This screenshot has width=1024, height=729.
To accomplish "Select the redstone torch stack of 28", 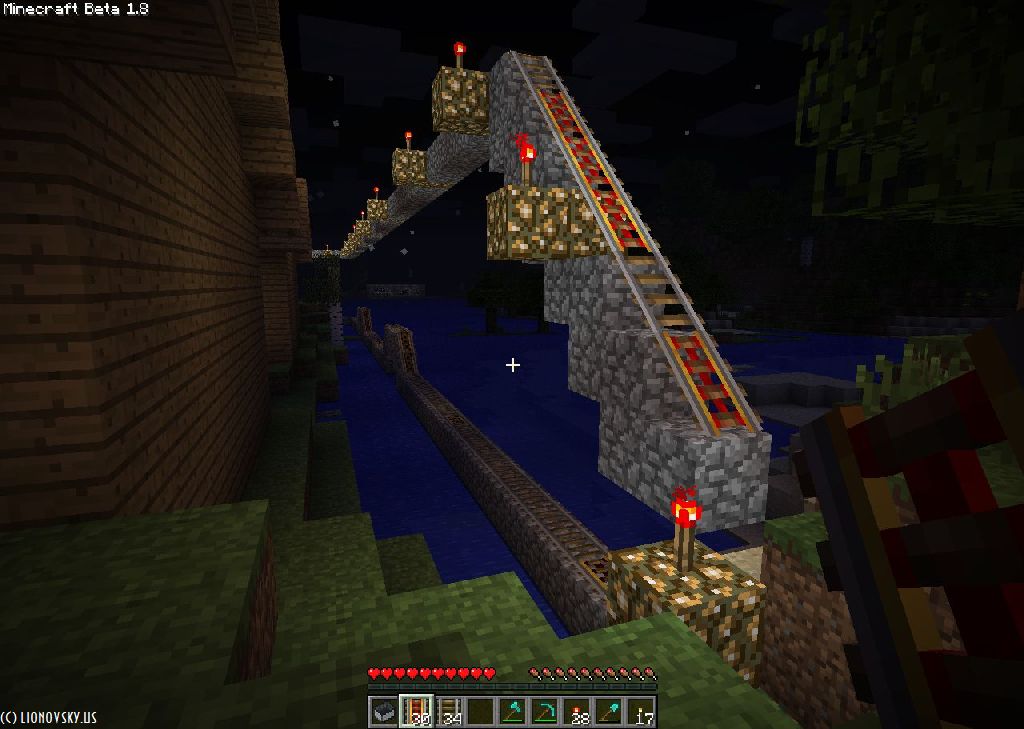I will [x=577, y=712].
